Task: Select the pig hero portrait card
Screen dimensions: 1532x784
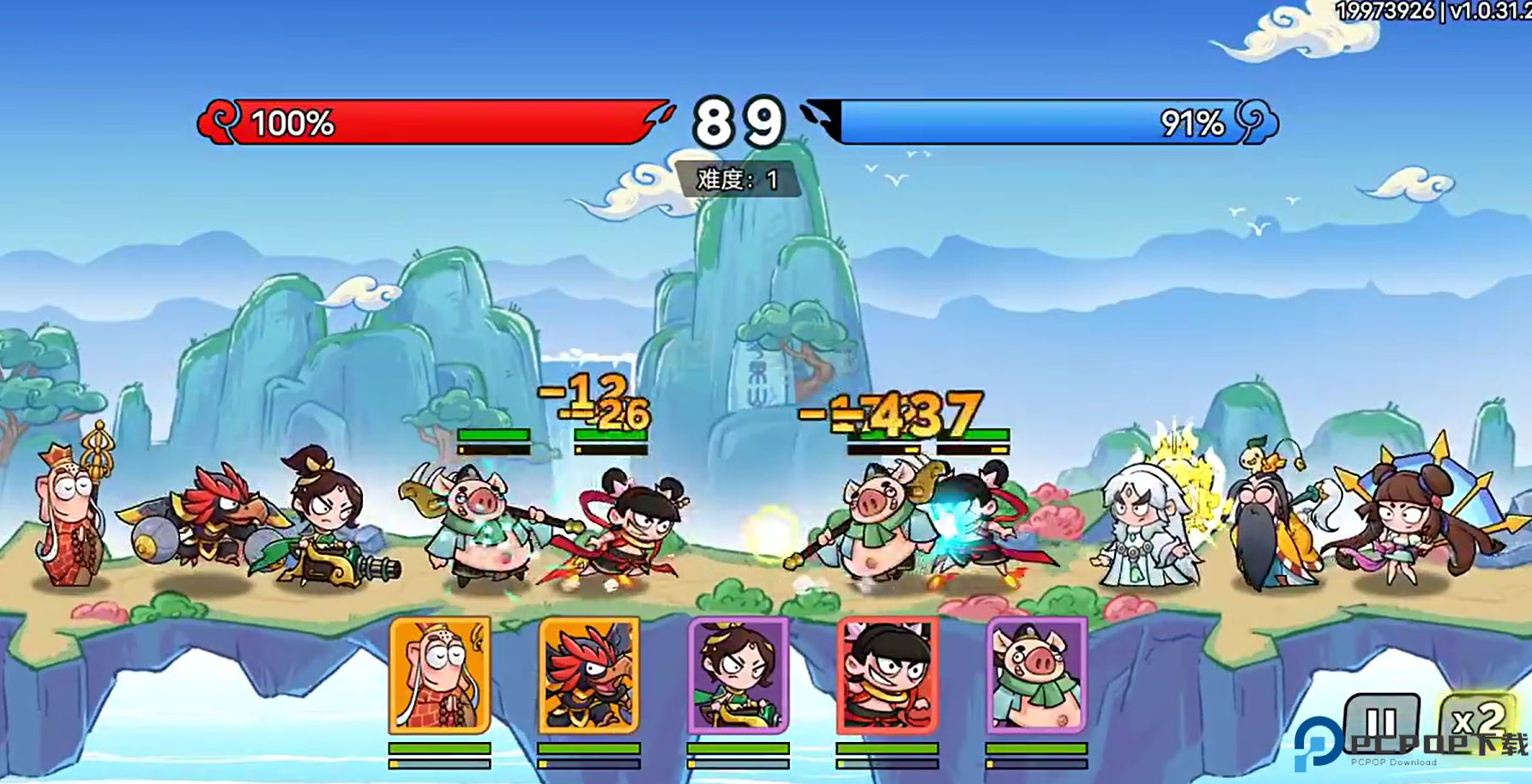Action: tap(1036, 675)
